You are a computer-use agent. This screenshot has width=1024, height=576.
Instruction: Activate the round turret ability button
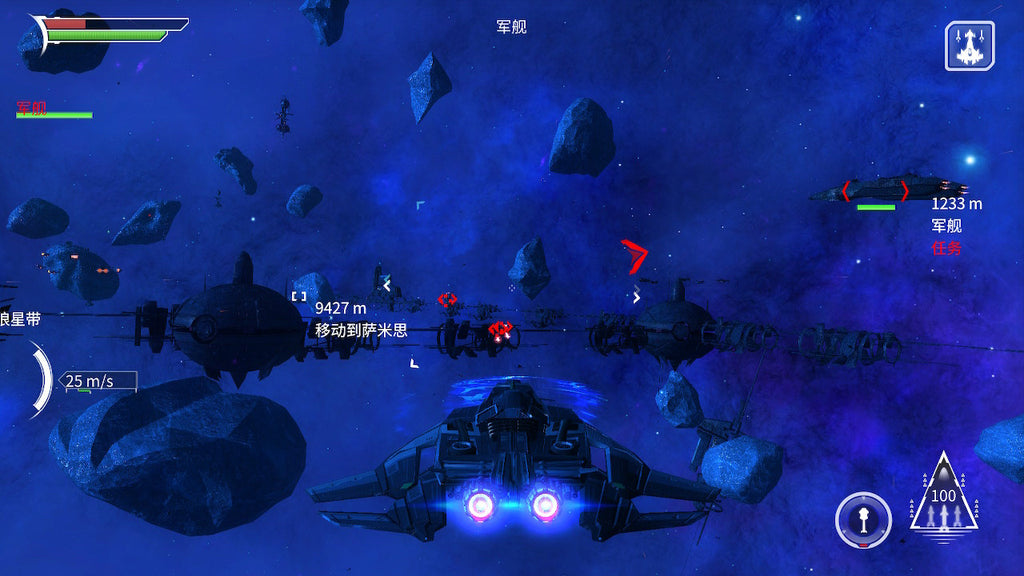point(863,520)
